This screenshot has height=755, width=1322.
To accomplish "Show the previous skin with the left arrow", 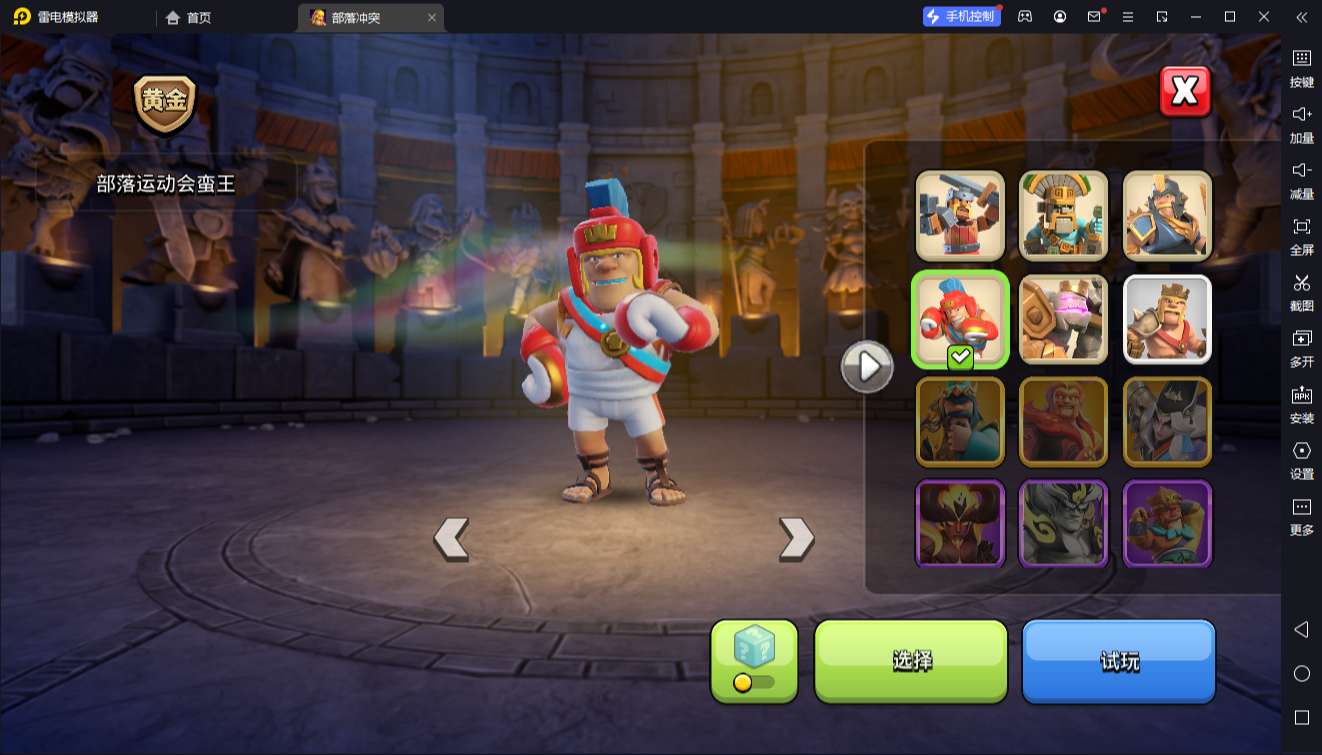I will (x=451, y=538).
